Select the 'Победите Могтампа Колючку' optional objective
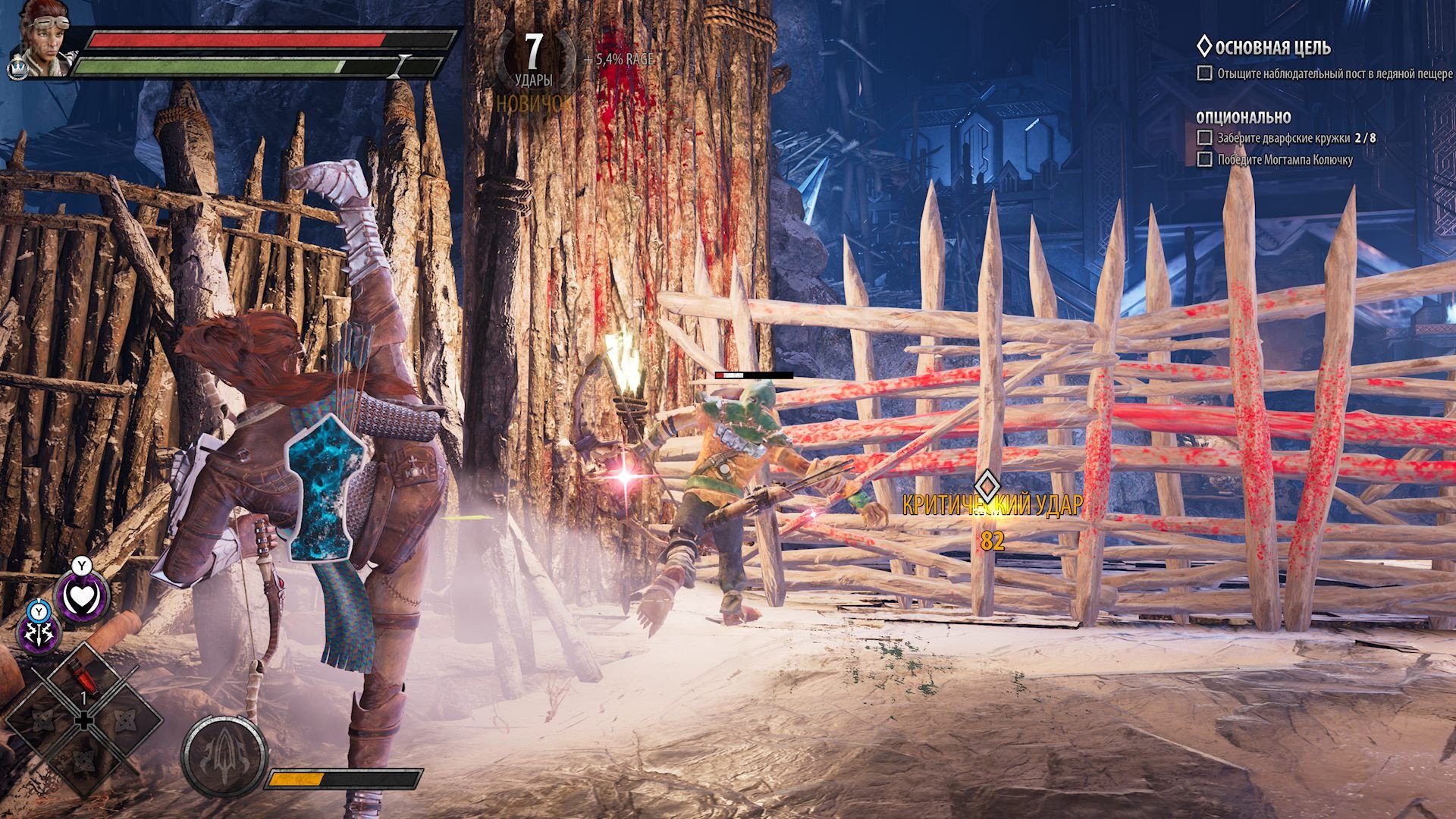 point(1285,159)
